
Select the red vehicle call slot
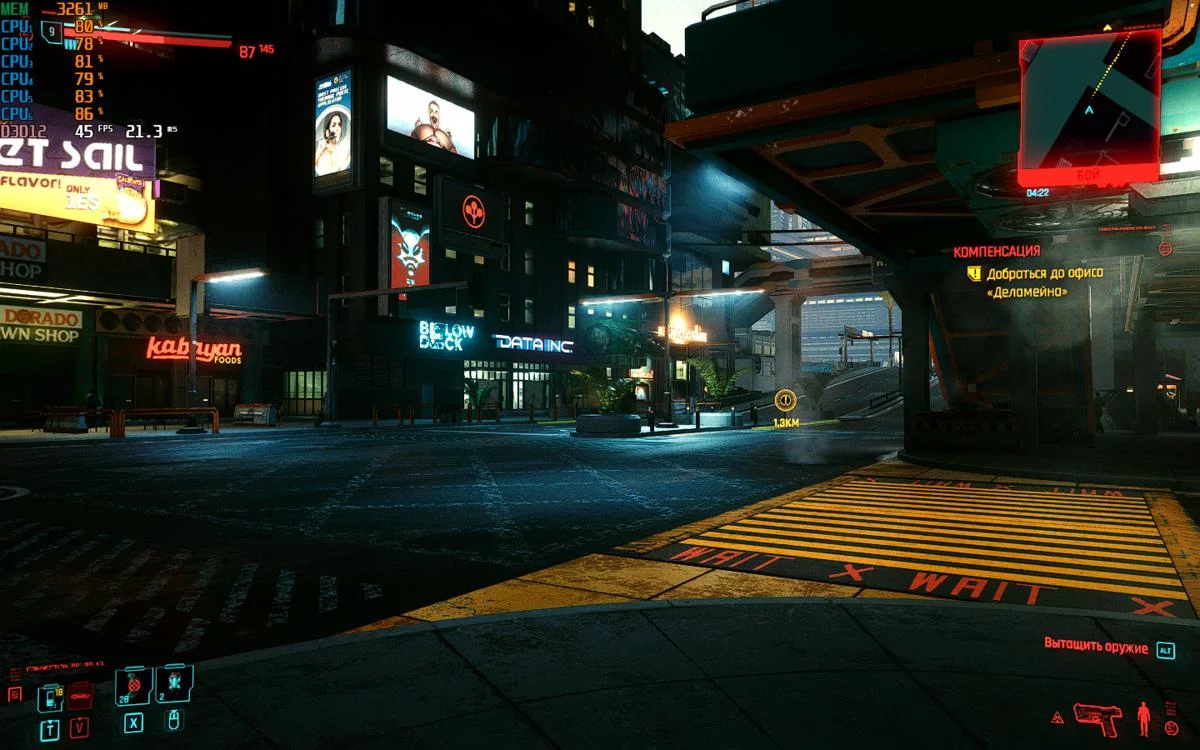point(79,696)
